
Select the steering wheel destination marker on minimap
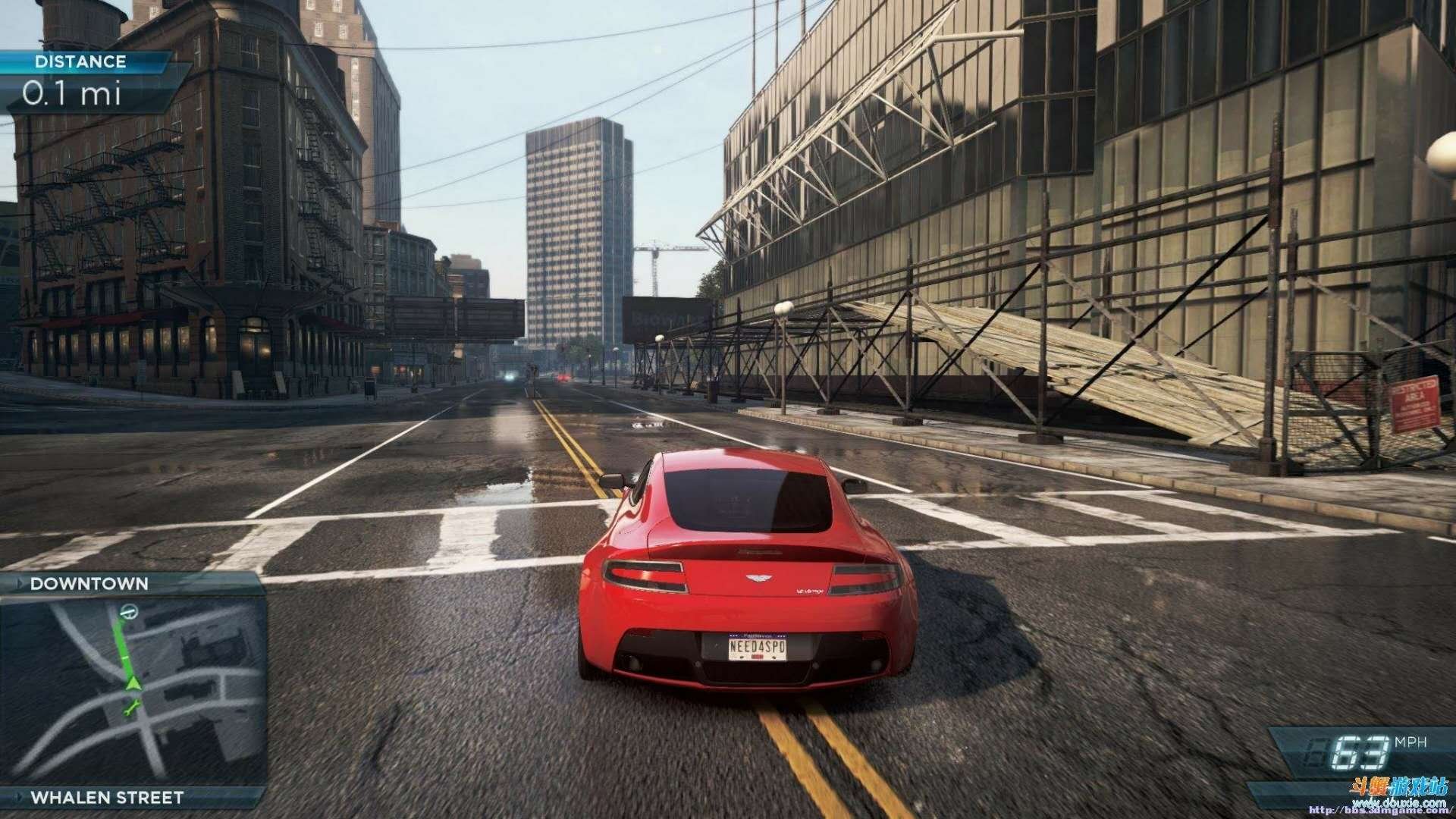(x=129, y=611)
